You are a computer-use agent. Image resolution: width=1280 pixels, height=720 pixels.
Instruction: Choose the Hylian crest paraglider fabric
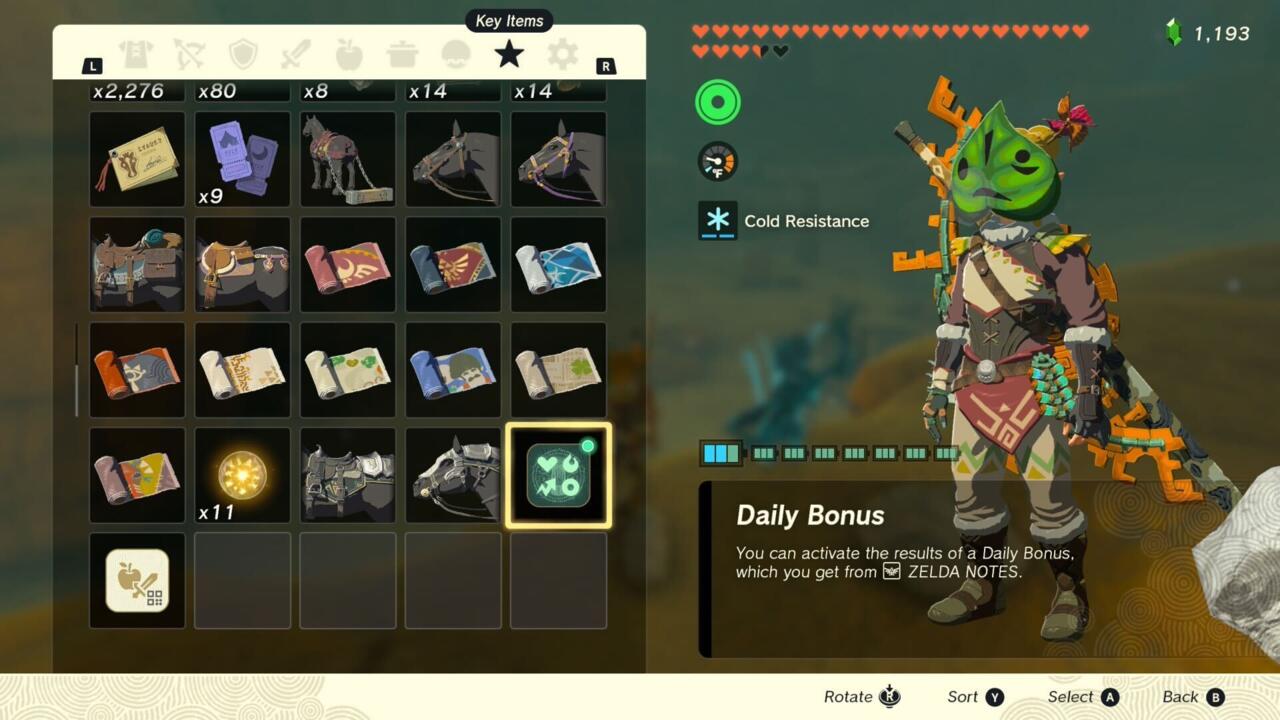pyautogui.click(x=453, y=264)
